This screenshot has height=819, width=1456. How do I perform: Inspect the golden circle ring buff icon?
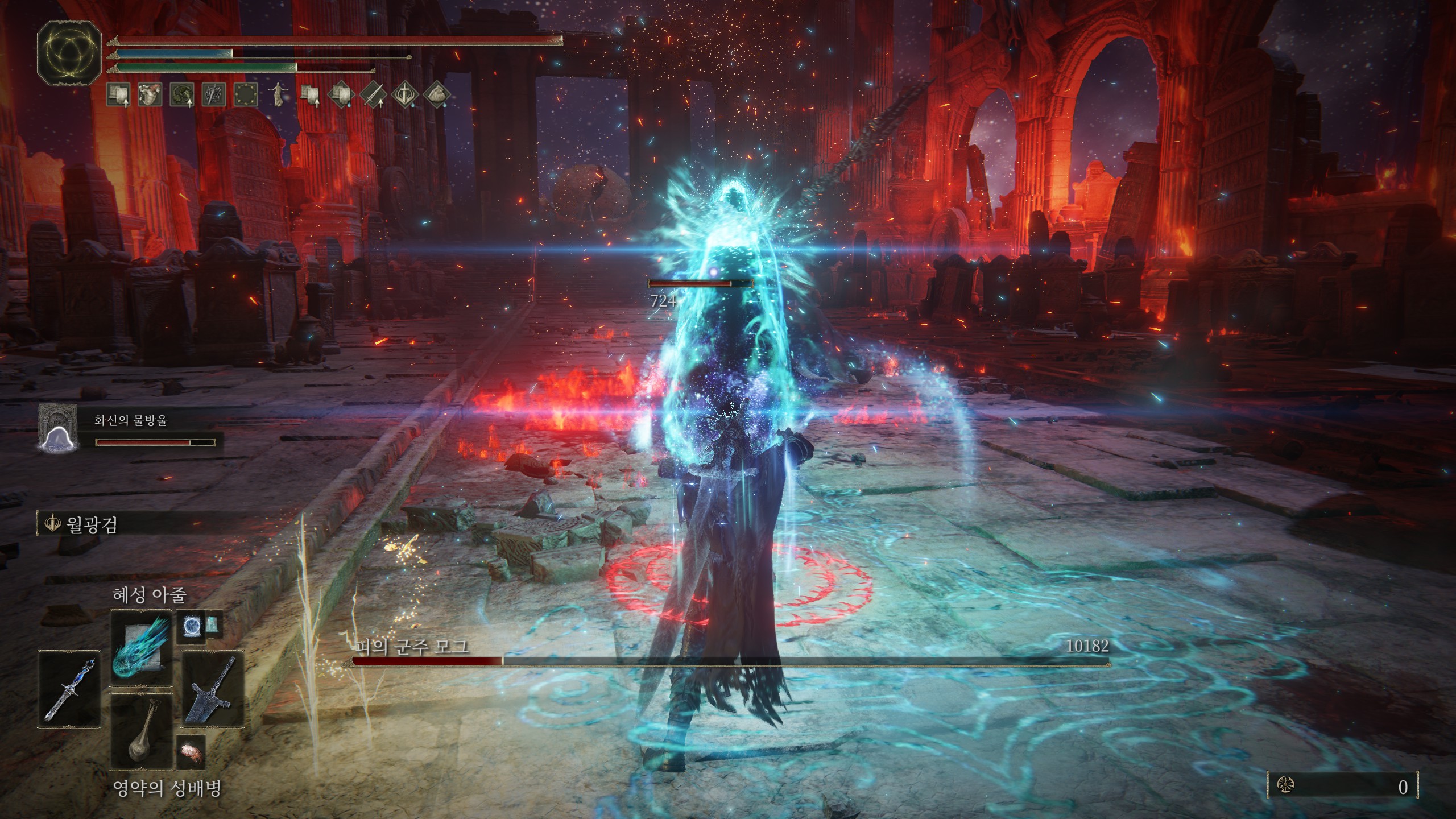[245, 94]
